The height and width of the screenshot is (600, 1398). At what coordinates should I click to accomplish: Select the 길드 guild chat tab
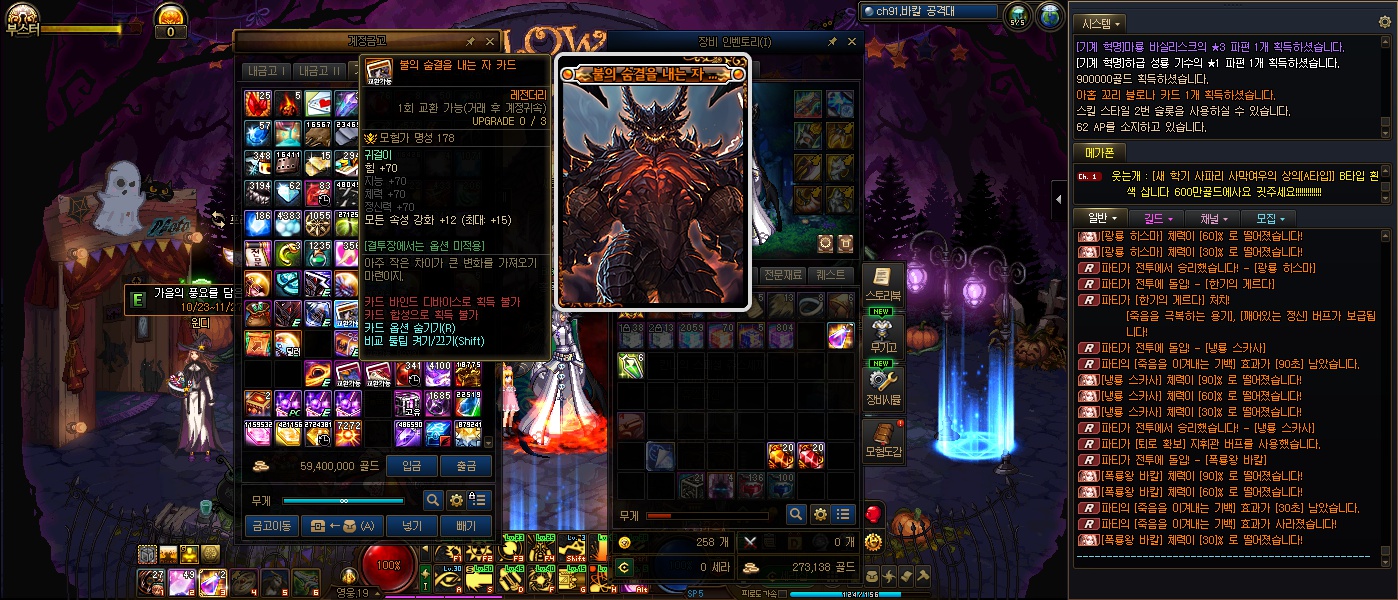(1158, 218)
